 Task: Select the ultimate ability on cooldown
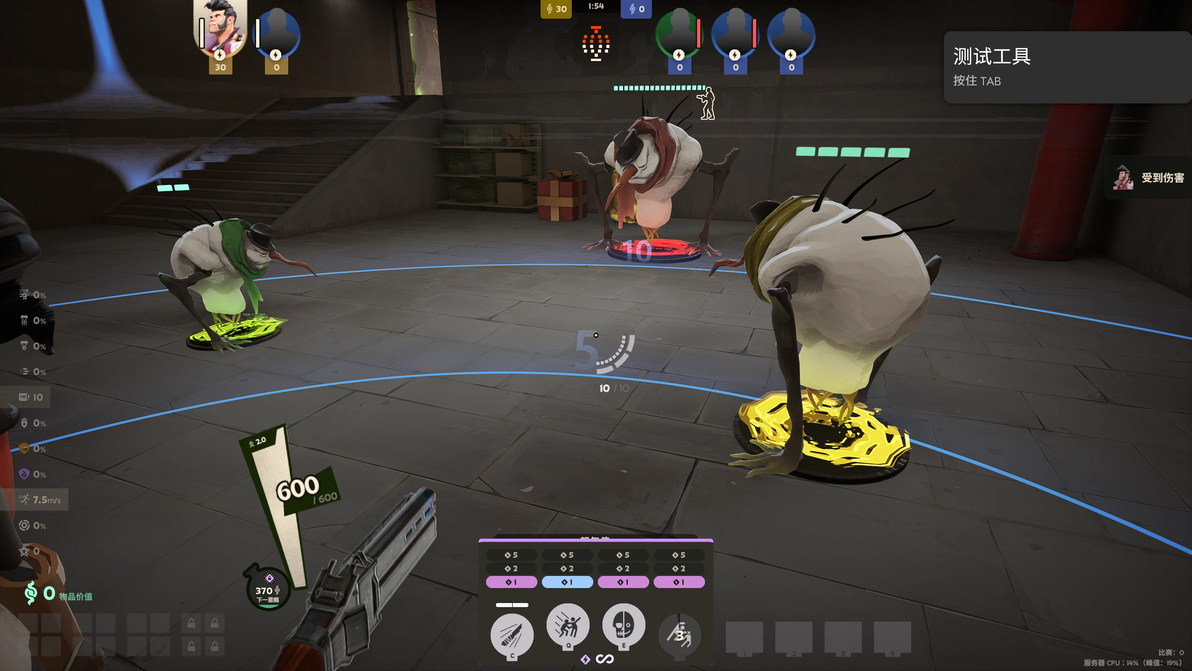(680, 634)
